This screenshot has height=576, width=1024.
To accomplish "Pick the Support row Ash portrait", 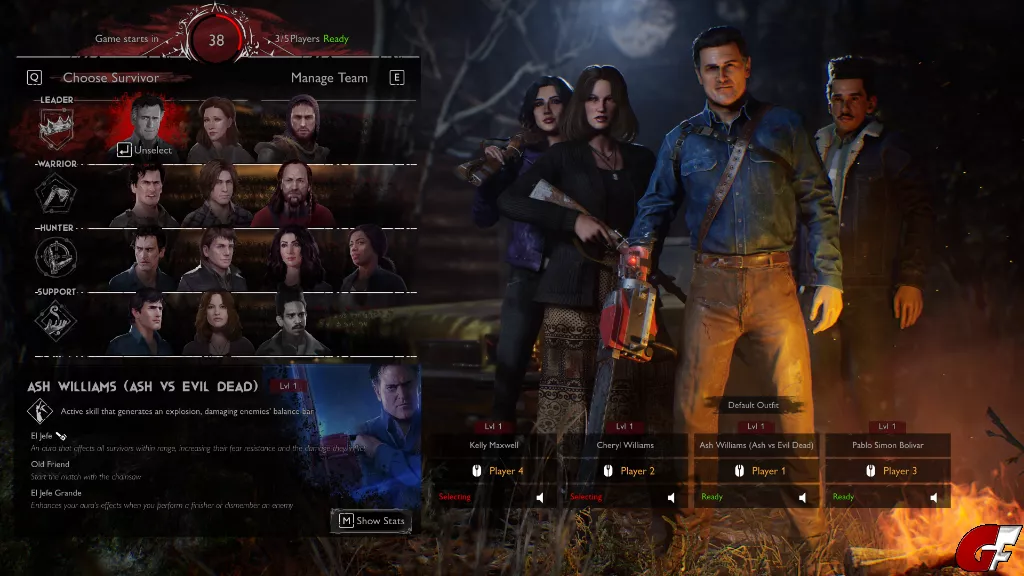I will pyautogui.click(x=147, y=322).
